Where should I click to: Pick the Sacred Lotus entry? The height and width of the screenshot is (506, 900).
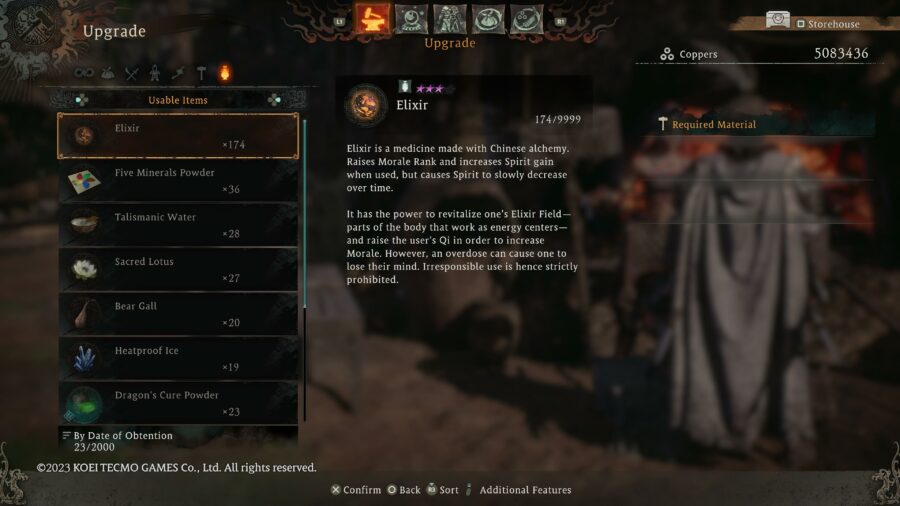(x=178, y=270)
